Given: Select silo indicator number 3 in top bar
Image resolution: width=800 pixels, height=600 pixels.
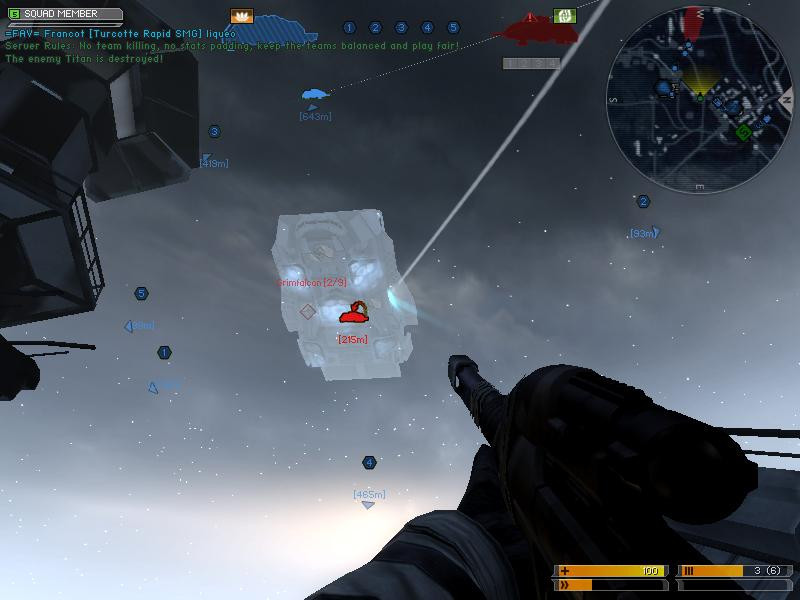Looking at the screenshot, I should 401,28.
